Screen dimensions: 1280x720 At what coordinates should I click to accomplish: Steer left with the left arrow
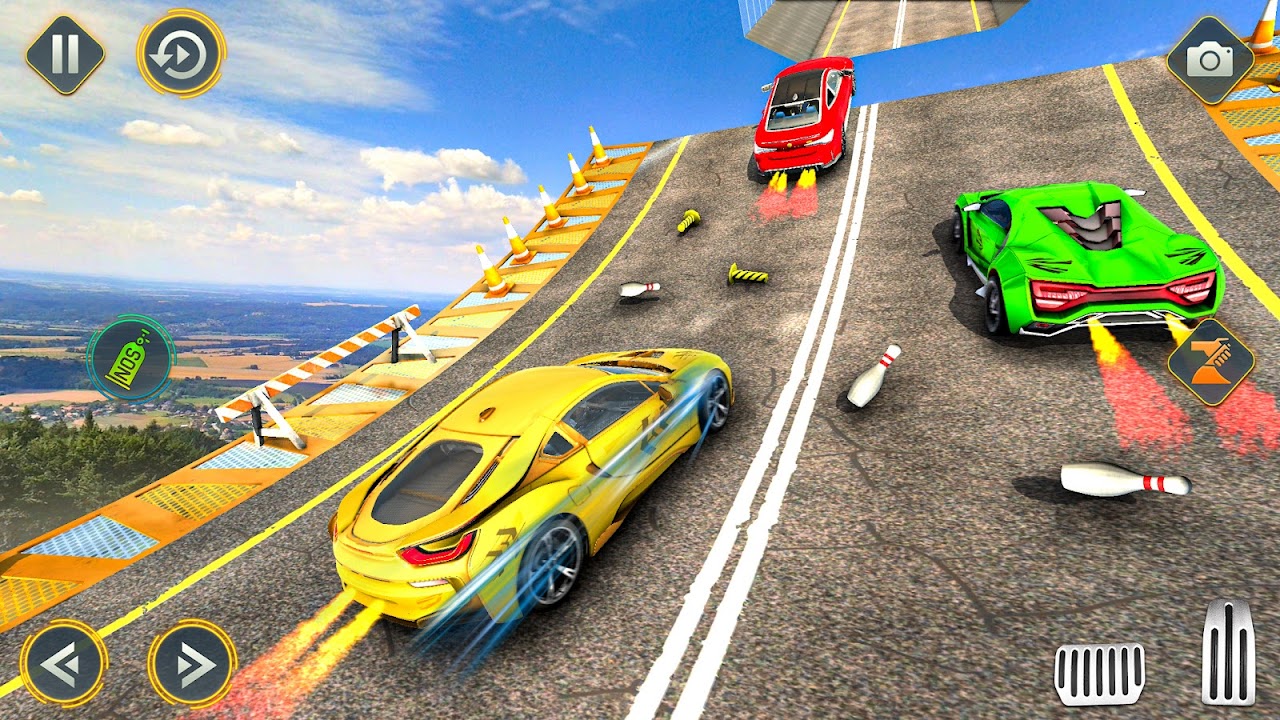coord(64,662)
